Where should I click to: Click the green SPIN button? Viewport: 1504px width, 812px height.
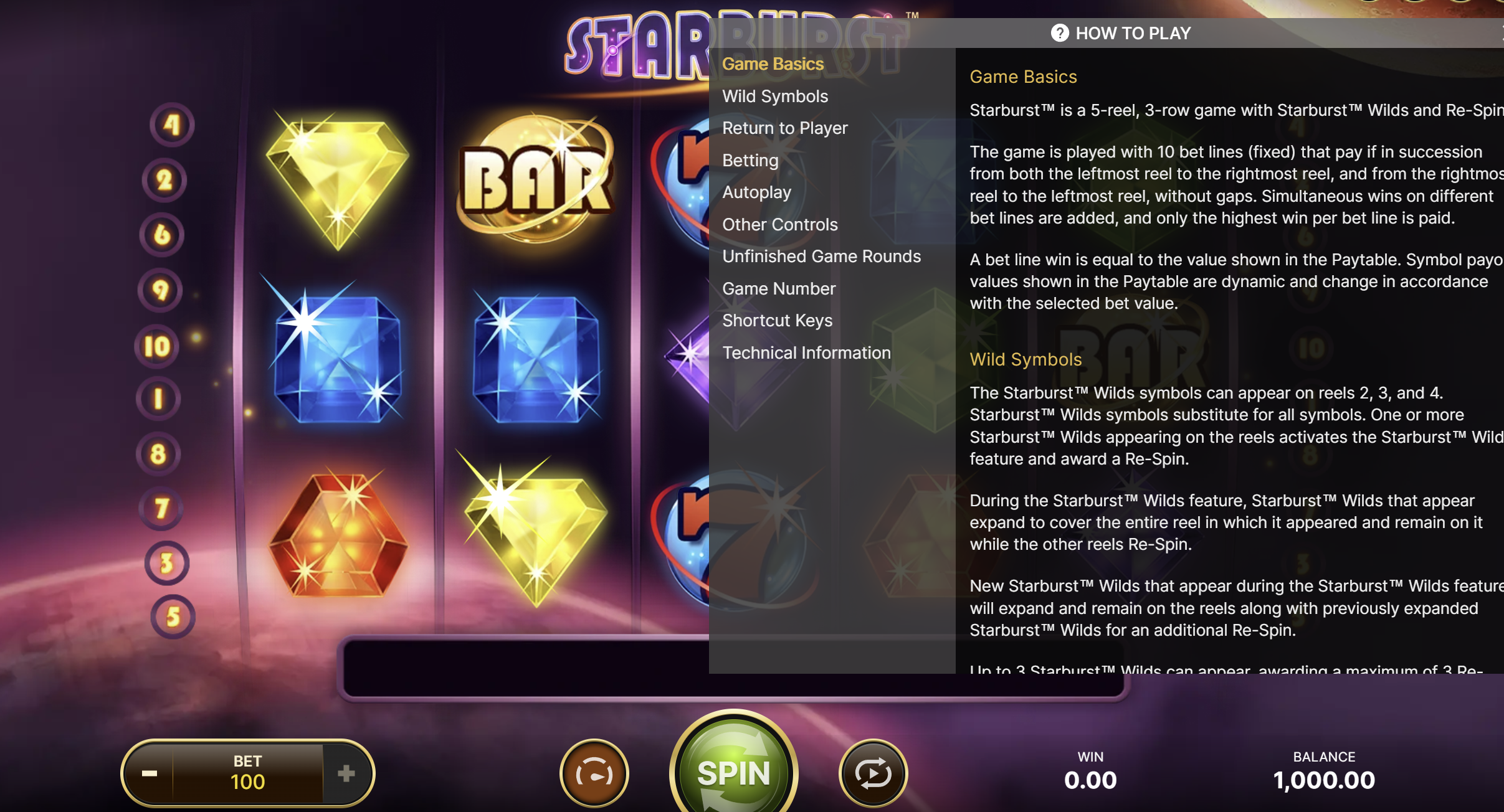tap(733, 773)
